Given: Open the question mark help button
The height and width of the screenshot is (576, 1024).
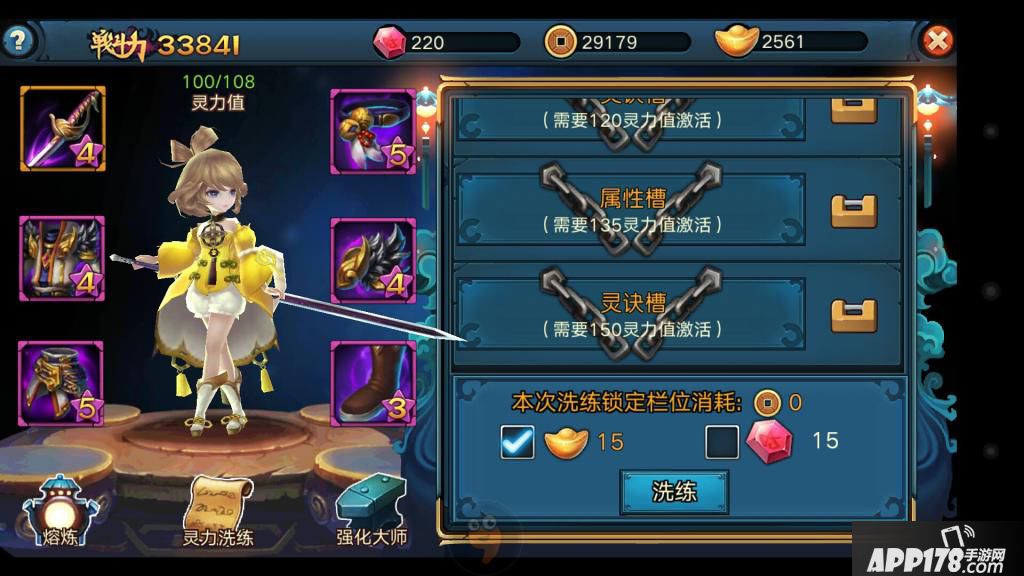Looking at the screenshot, I should click(x=19, y=42).
